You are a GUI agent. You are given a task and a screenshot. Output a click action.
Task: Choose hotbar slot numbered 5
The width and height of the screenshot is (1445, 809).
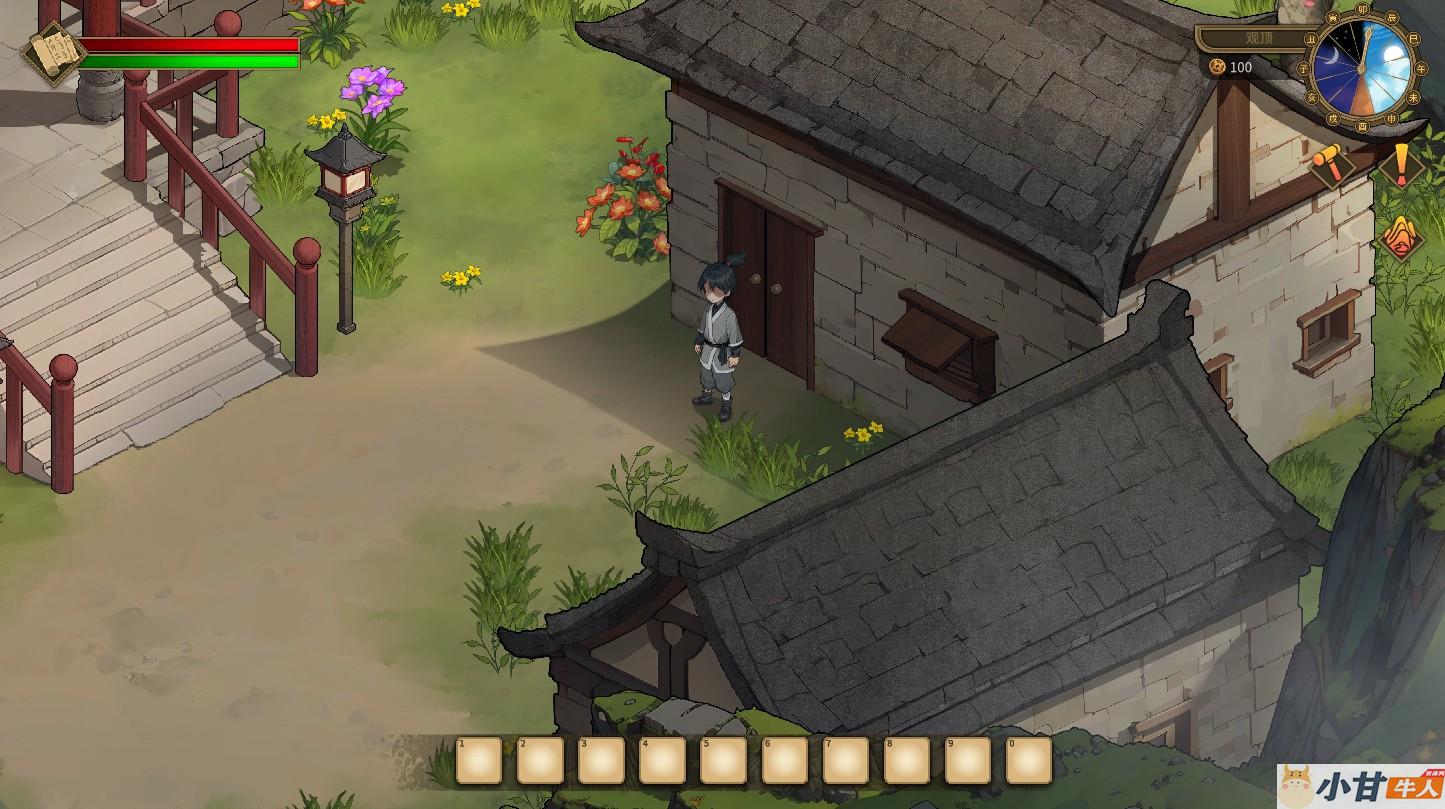pyautogui.click(x=723, y=761)
